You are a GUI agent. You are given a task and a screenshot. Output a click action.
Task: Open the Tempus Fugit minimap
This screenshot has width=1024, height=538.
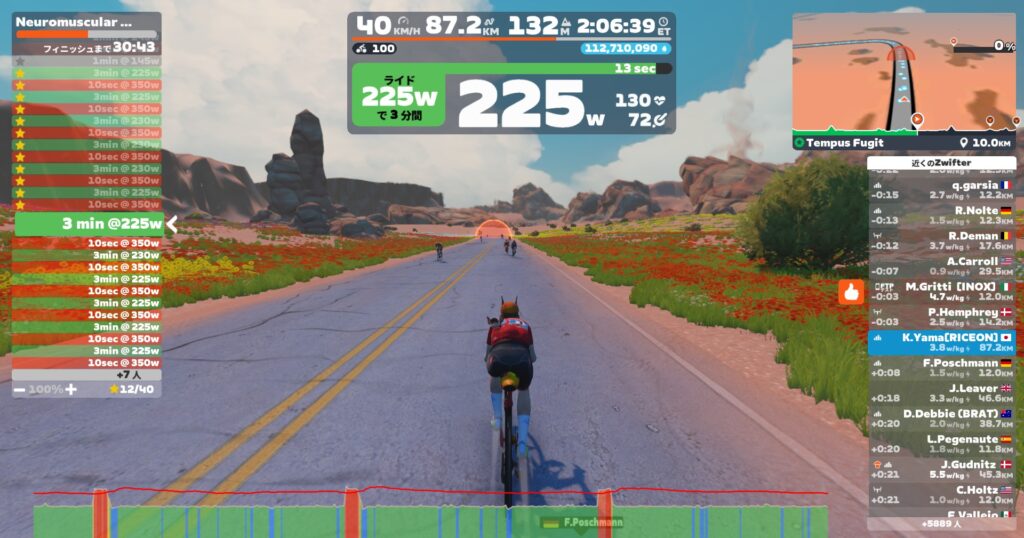point(904,82)
